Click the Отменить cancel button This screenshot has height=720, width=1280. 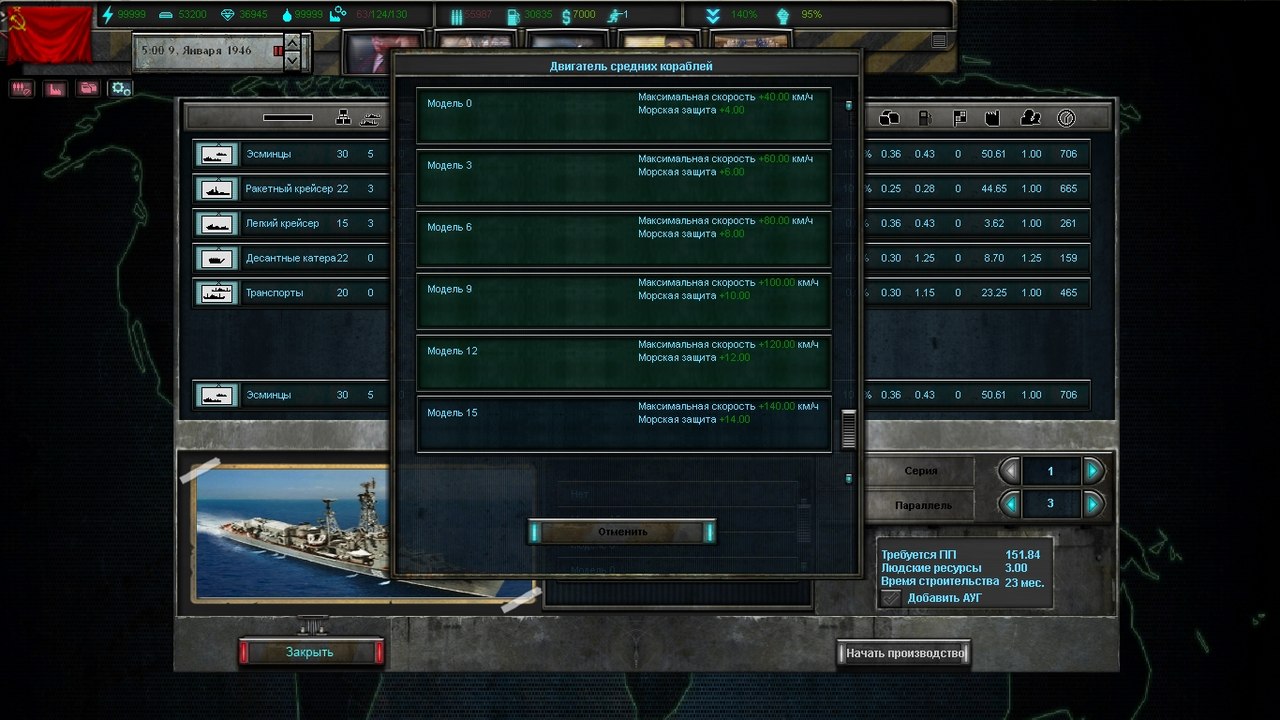(x=622, y=532)
